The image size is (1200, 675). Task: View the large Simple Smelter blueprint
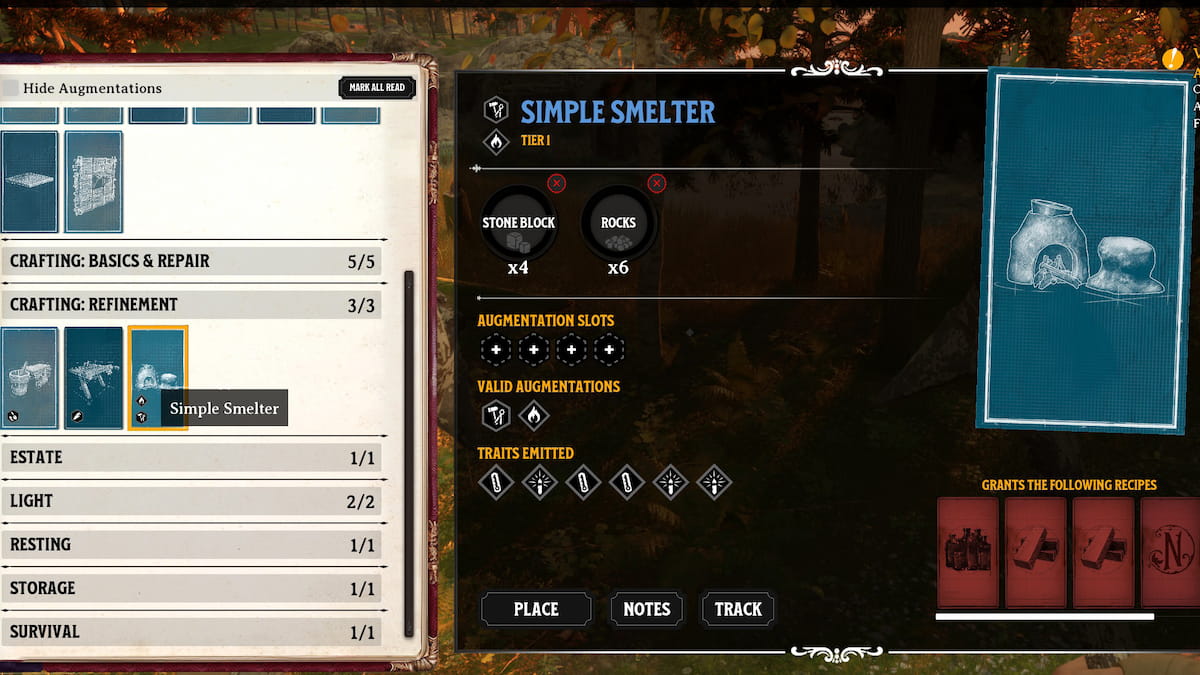point(1083,250)
